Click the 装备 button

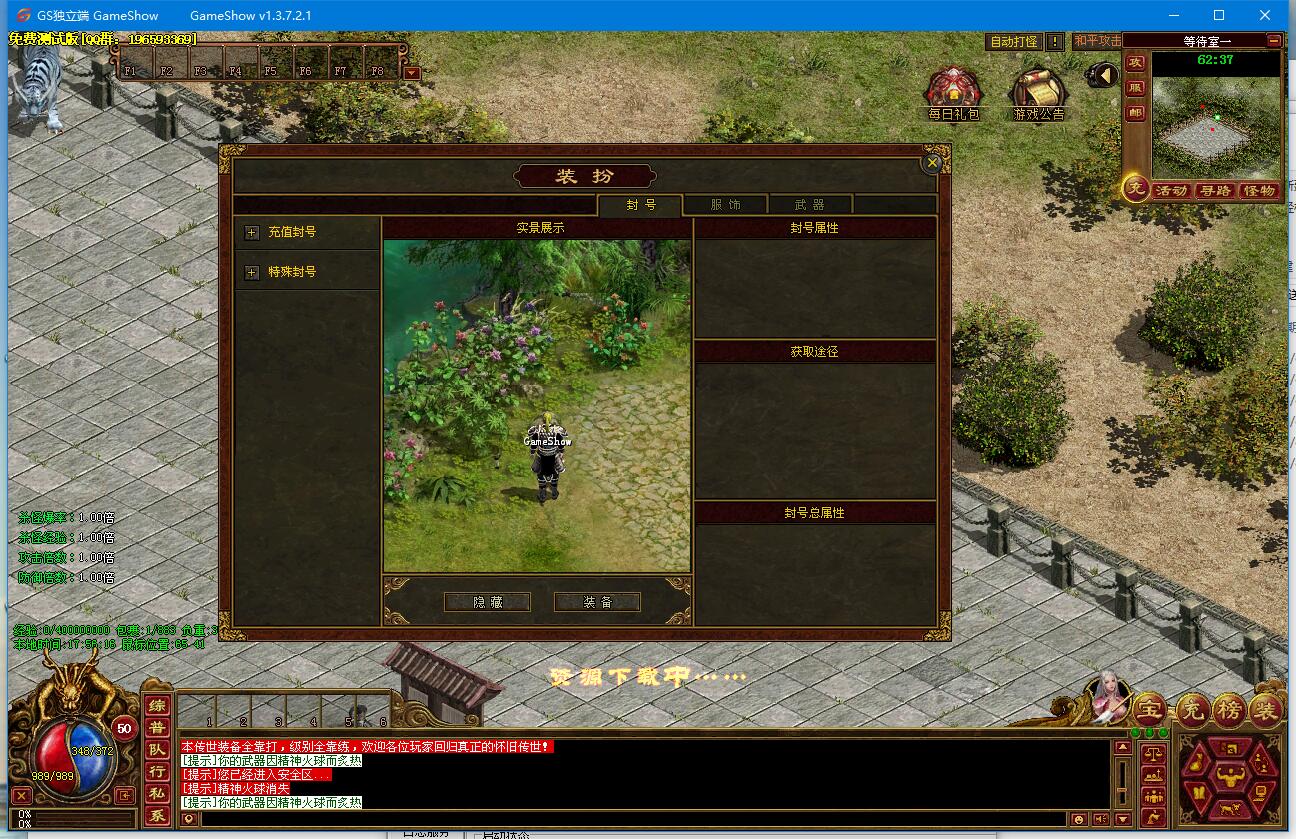(597, 602)
